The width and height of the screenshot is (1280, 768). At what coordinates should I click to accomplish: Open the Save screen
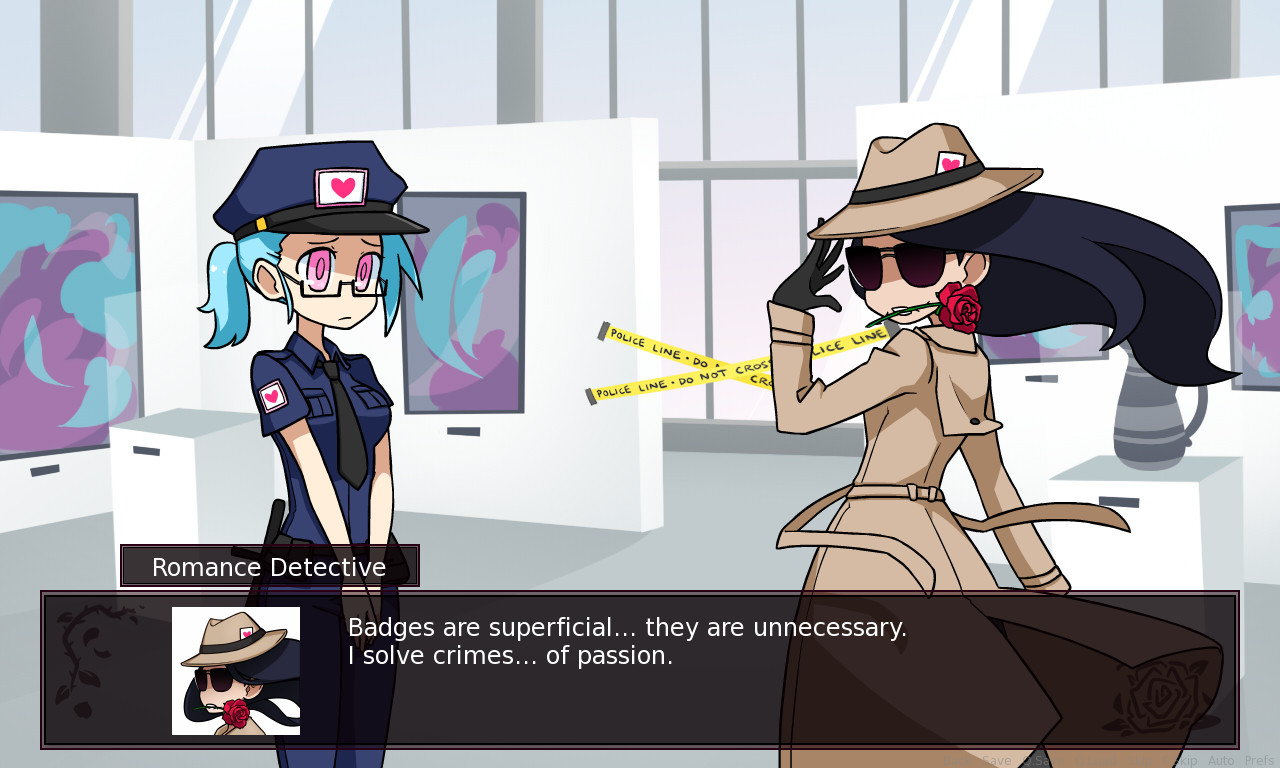click(997, 760)
